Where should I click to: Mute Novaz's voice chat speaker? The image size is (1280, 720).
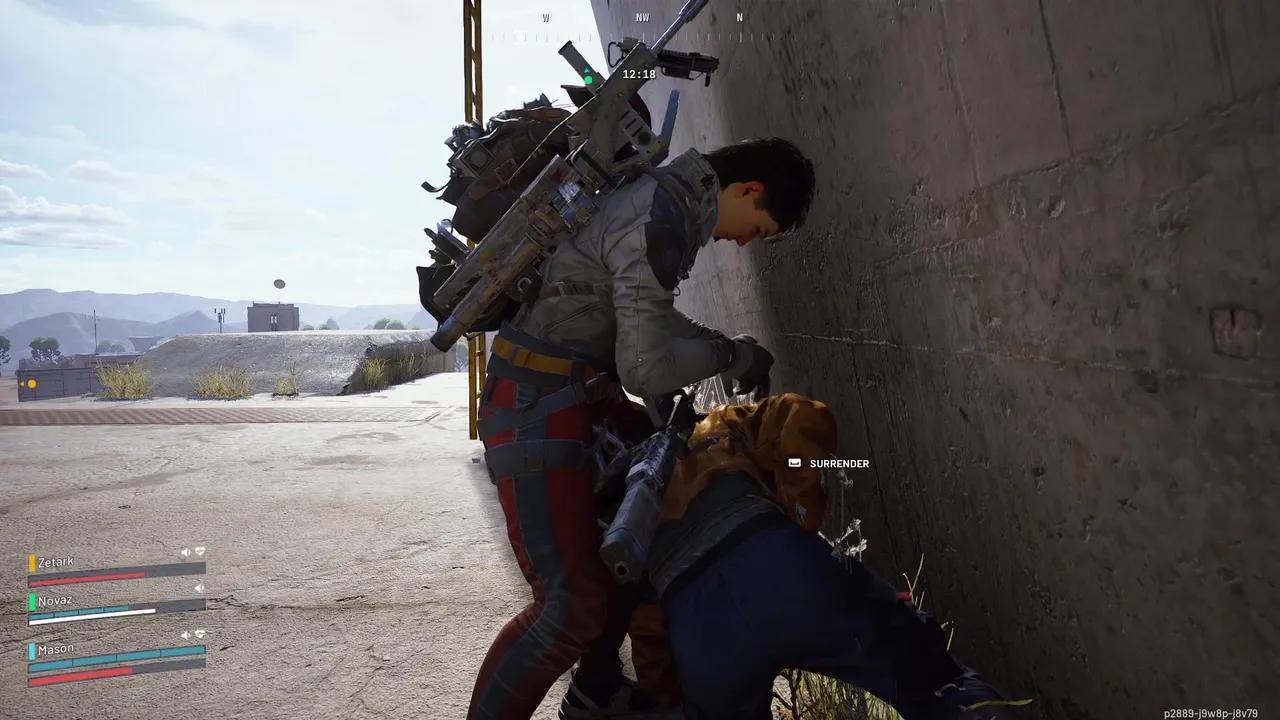(198, 588)
